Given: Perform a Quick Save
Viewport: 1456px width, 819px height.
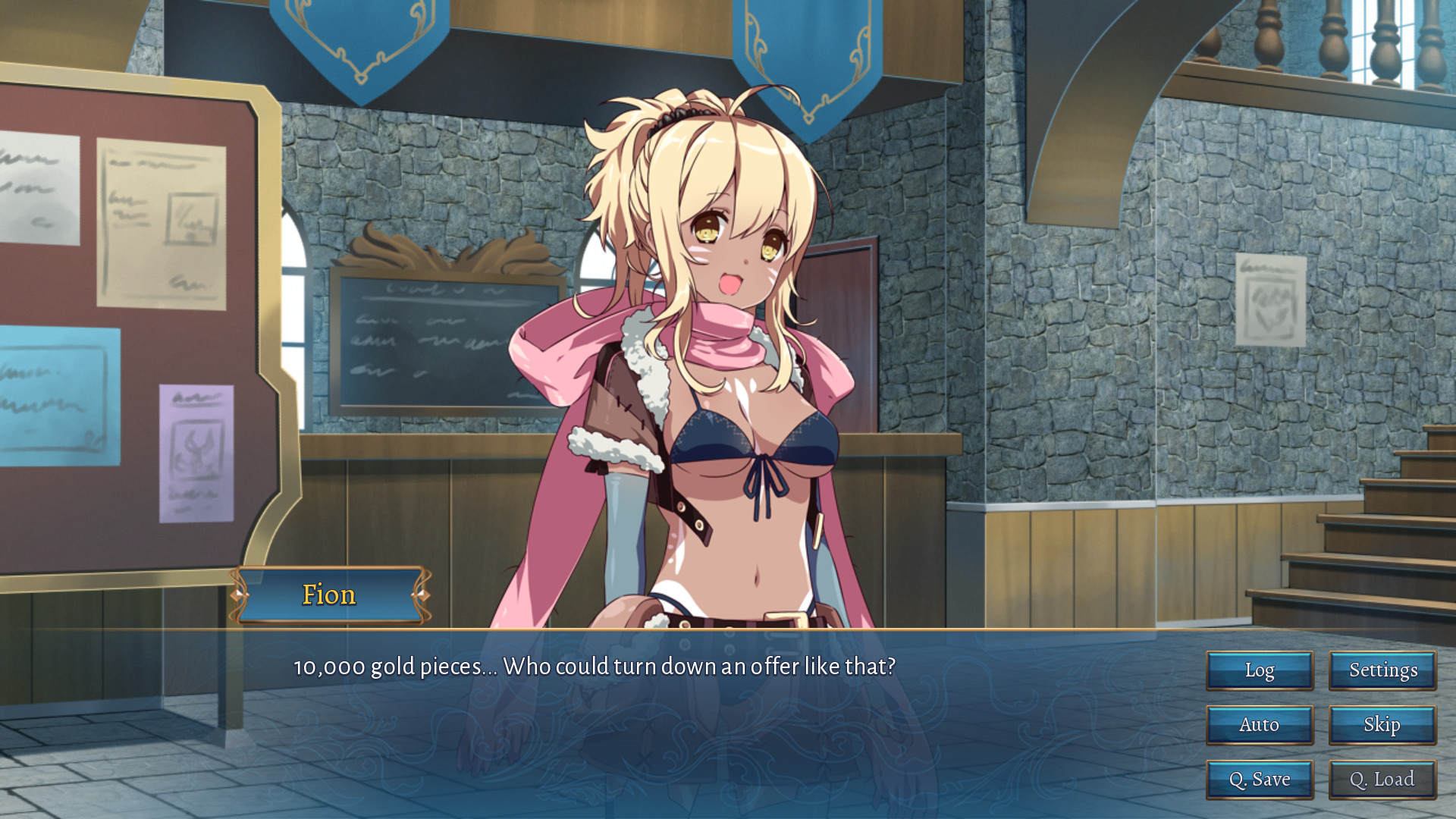Looking at the screenshot, I should click(x=1259, y=779).
